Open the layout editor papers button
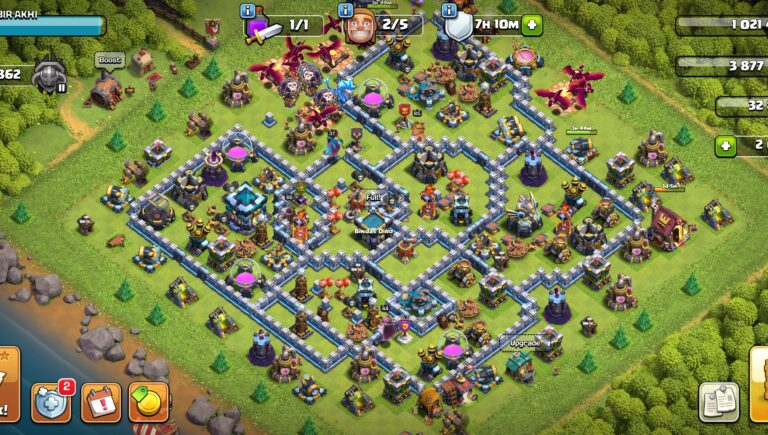The height and width of the screenshot is (435, 768). [x=719, y=402]
